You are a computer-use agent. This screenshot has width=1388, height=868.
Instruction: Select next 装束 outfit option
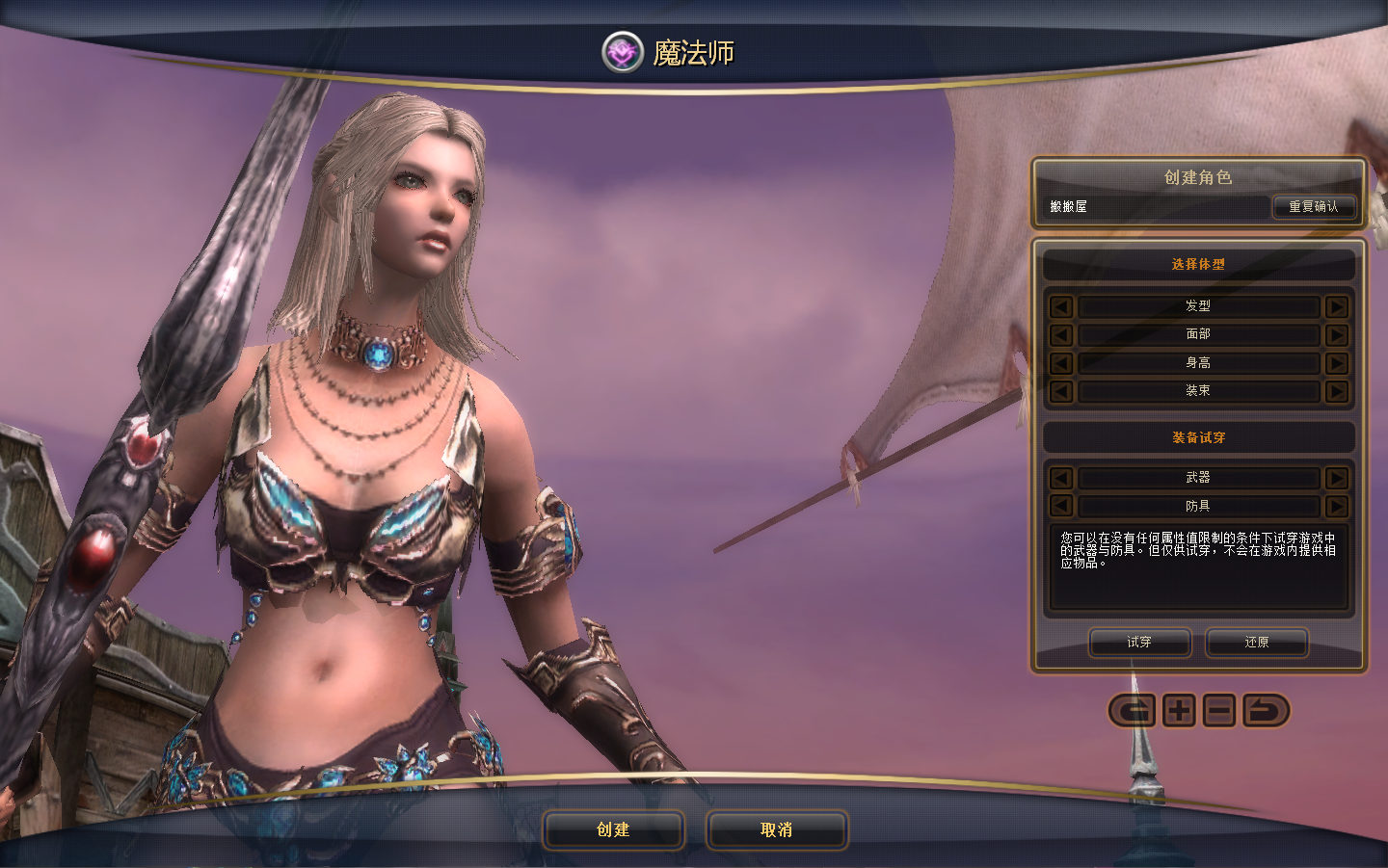pyautogui.click(x=1336, y=391)
